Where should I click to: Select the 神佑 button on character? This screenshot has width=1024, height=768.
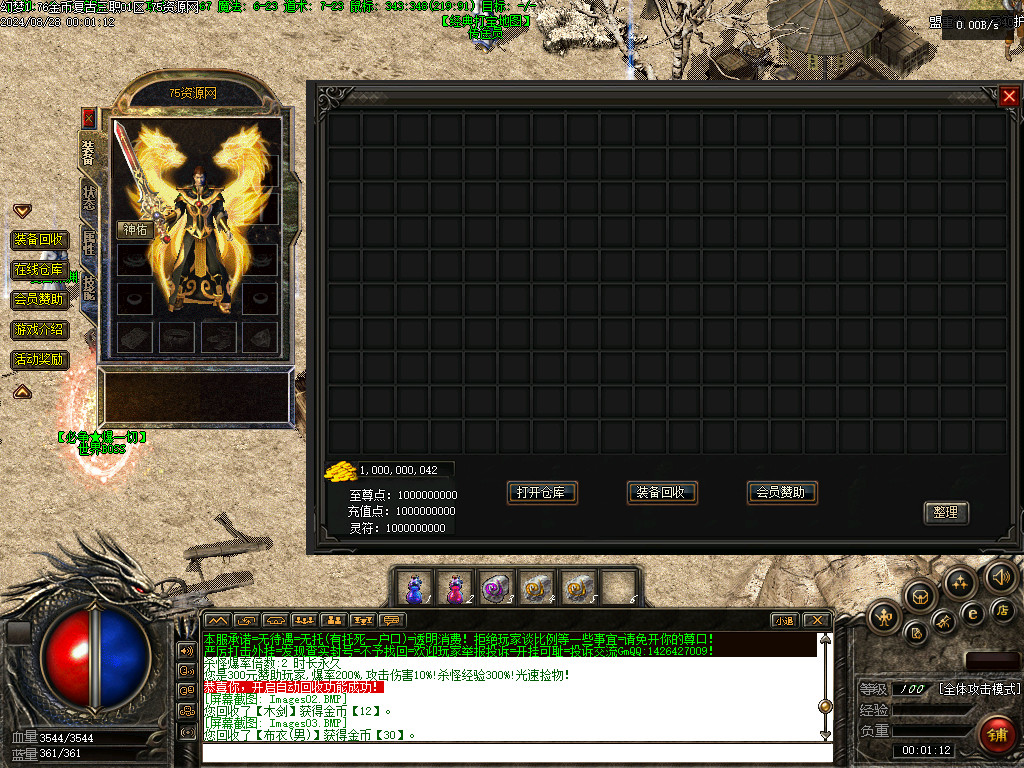pyautogui.click(x=135, y=229)
